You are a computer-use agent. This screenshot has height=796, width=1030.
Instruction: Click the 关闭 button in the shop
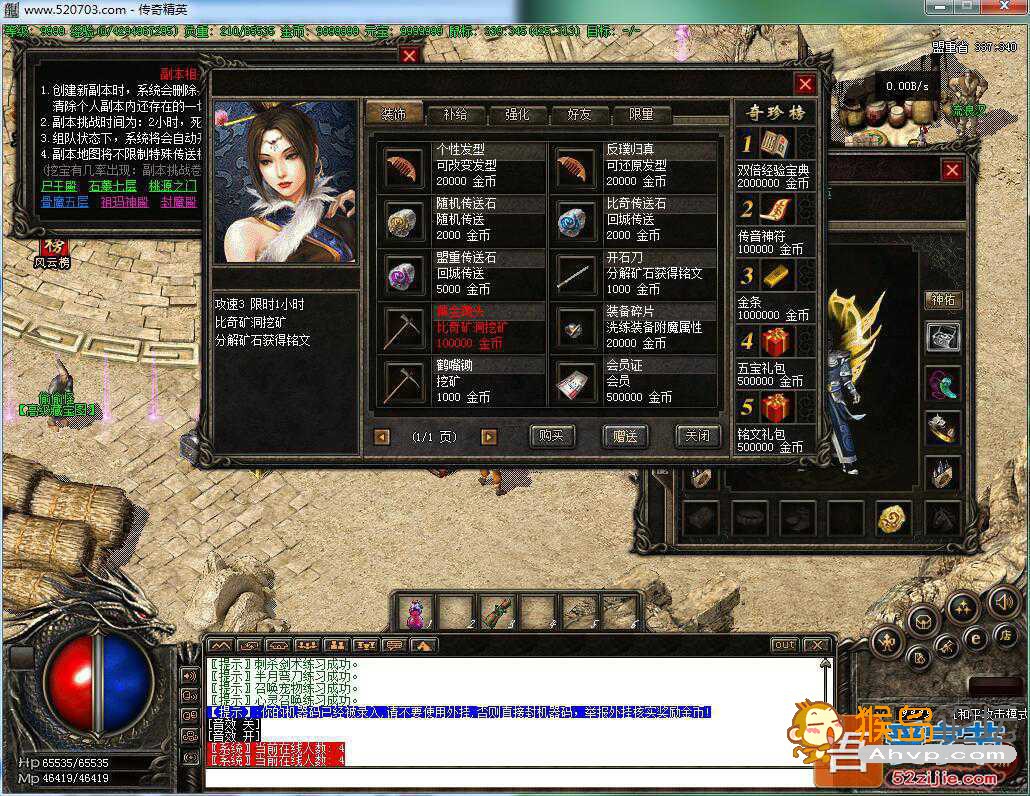(x=697, y=436)
